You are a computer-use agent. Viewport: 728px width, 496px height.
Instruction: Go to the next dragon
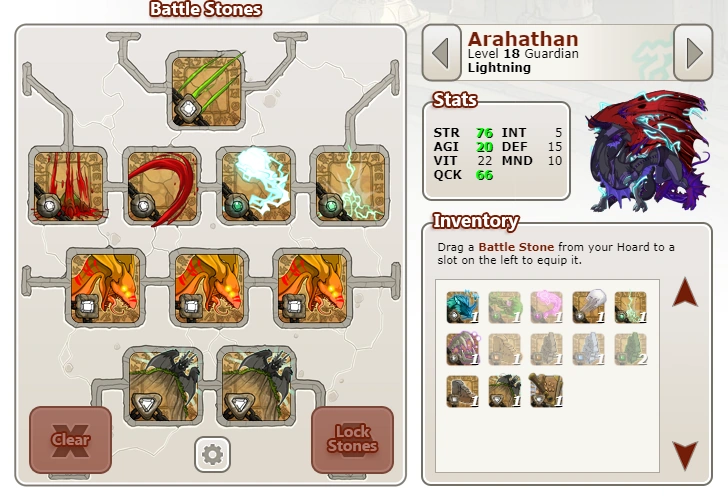[x=693, y=53]
